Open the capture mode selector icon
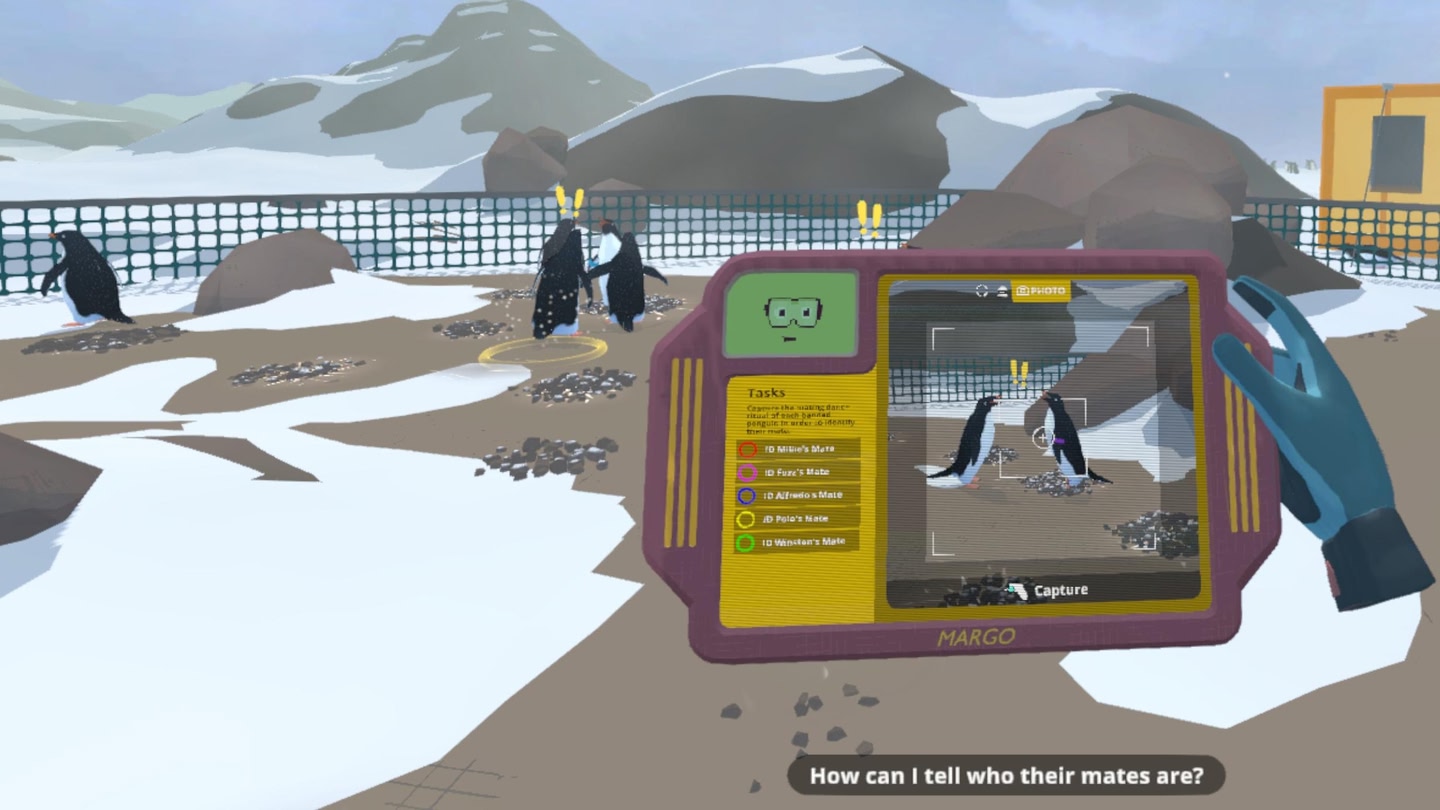 click(1003, 290)
